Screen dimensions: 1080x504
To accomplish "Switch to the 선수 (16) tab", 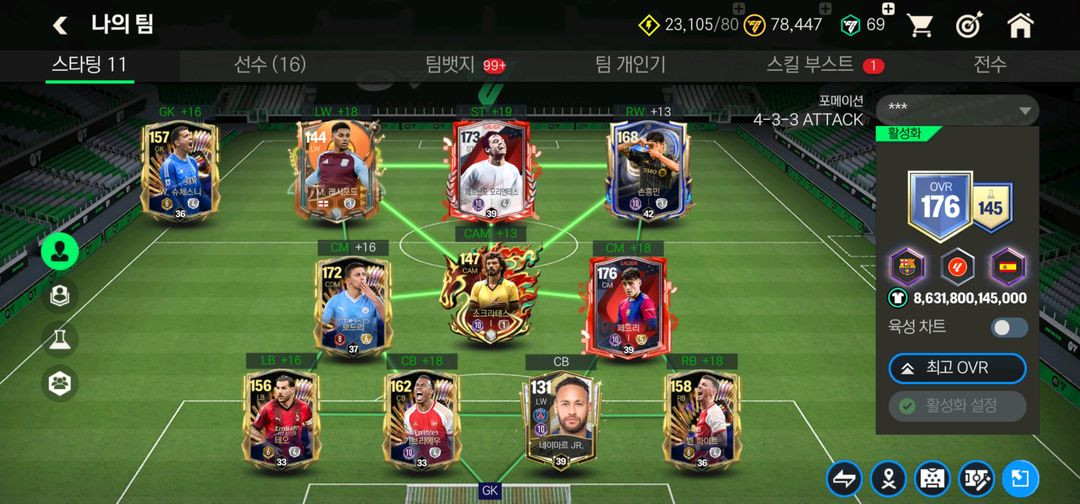I will (x=269, y=65).
